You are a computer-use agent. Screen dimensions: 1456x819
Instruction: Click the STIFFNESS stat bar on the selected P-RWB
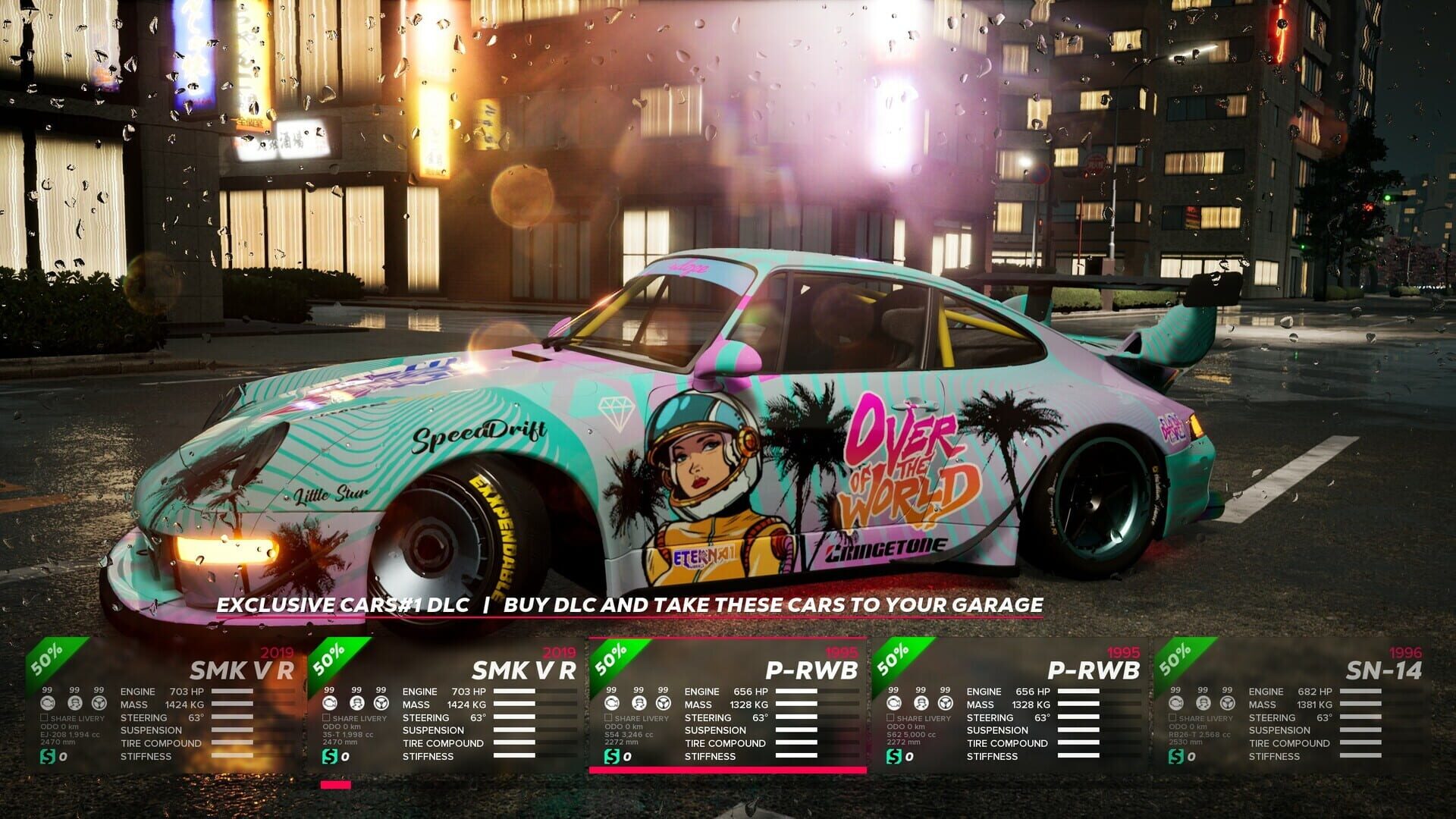pos(797,756)
